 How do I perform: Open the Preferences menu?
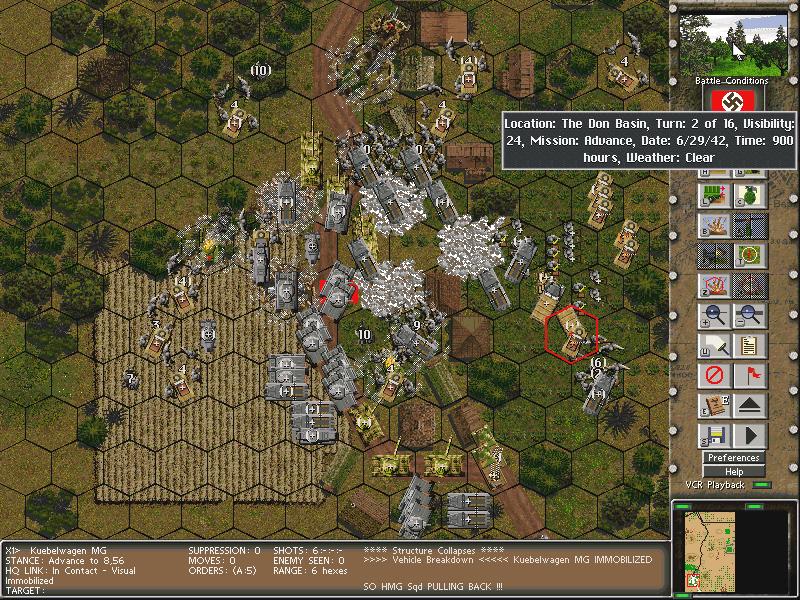733,458
